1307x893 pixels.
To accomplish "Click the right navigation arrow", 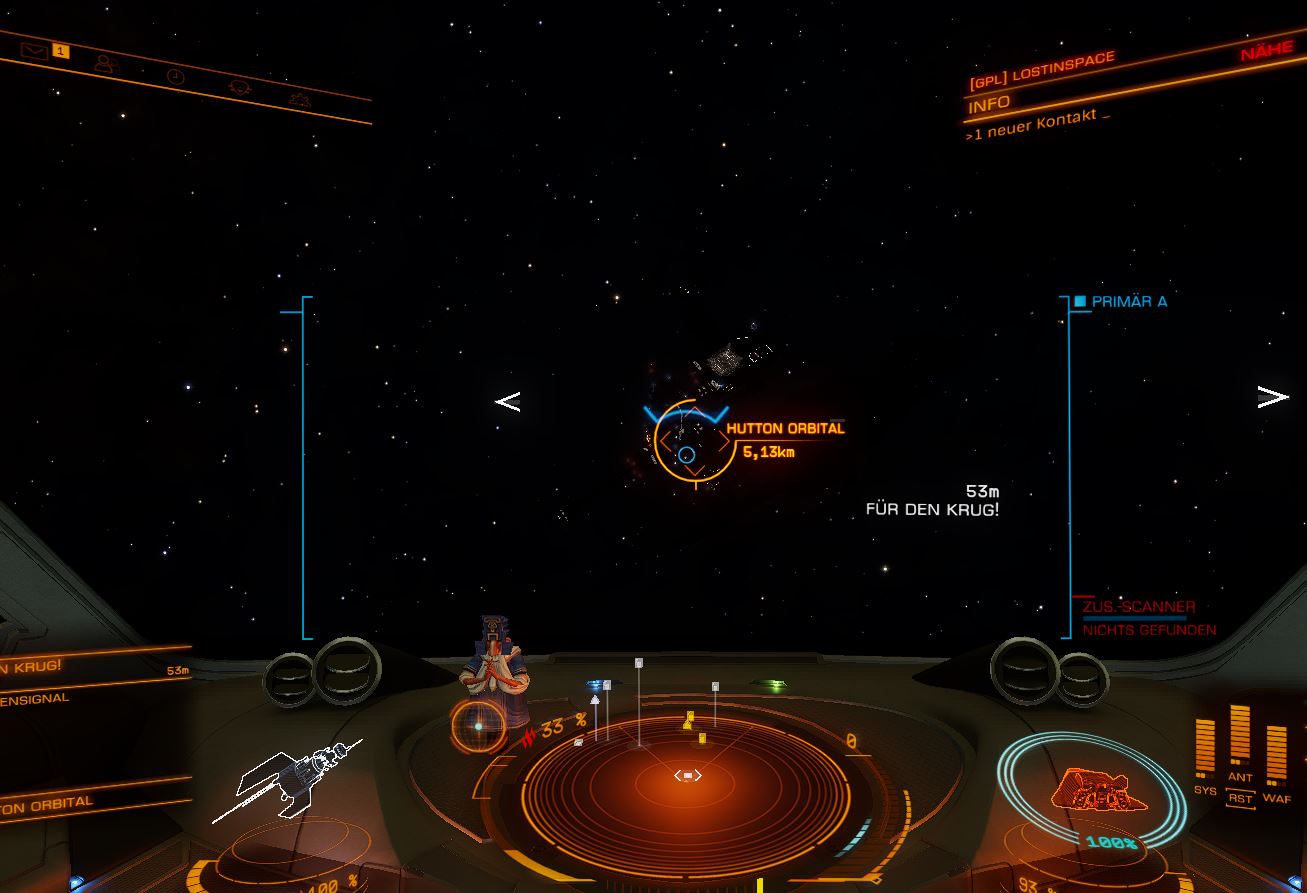I will click(1272, 397).
